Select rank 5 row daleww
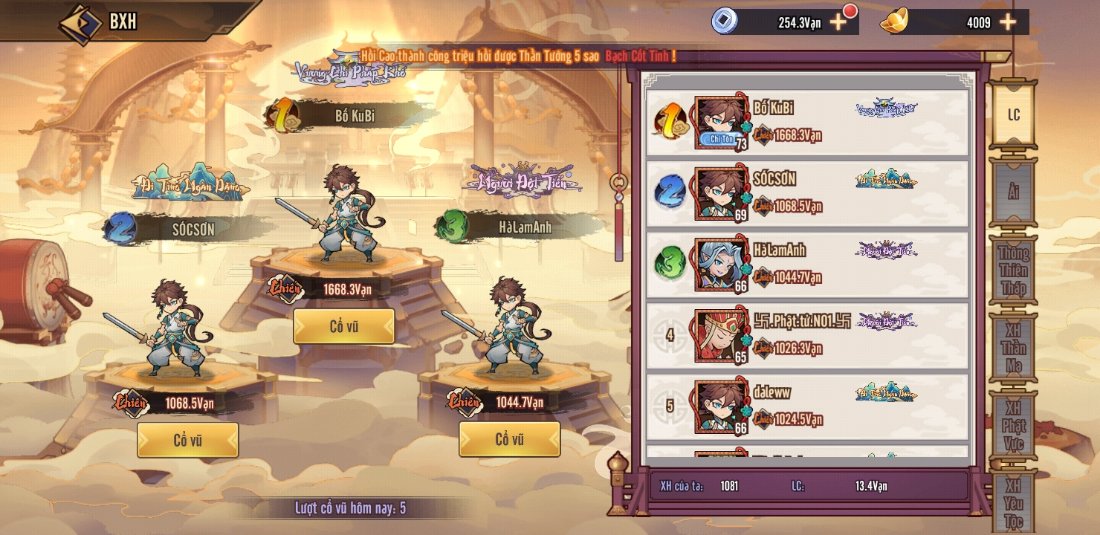 click(808, 407)
